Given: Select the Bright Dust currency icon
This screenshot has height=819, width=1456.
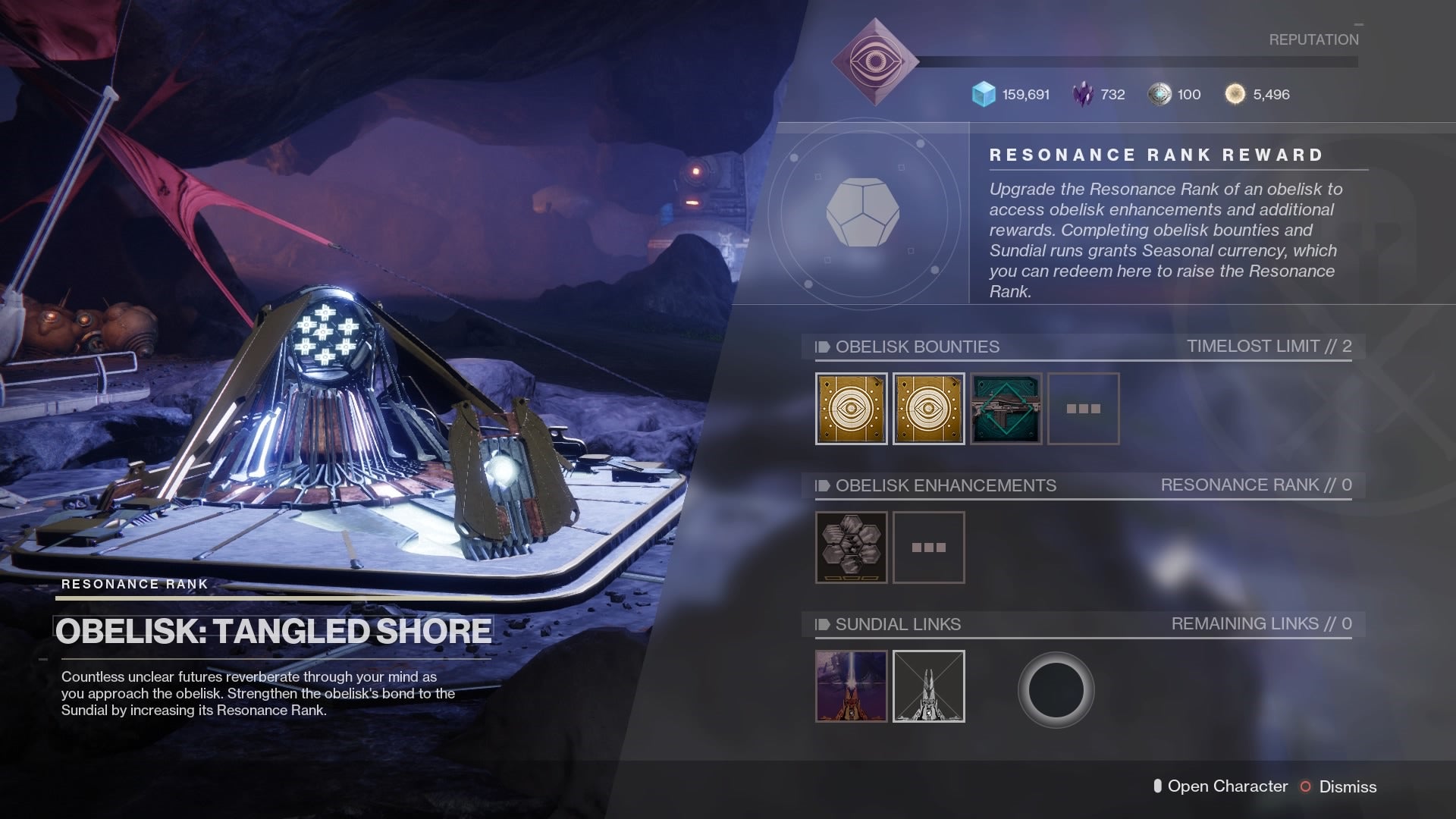Looking at the screenshot, I should pyautogui.click(x=1237, y=94).
